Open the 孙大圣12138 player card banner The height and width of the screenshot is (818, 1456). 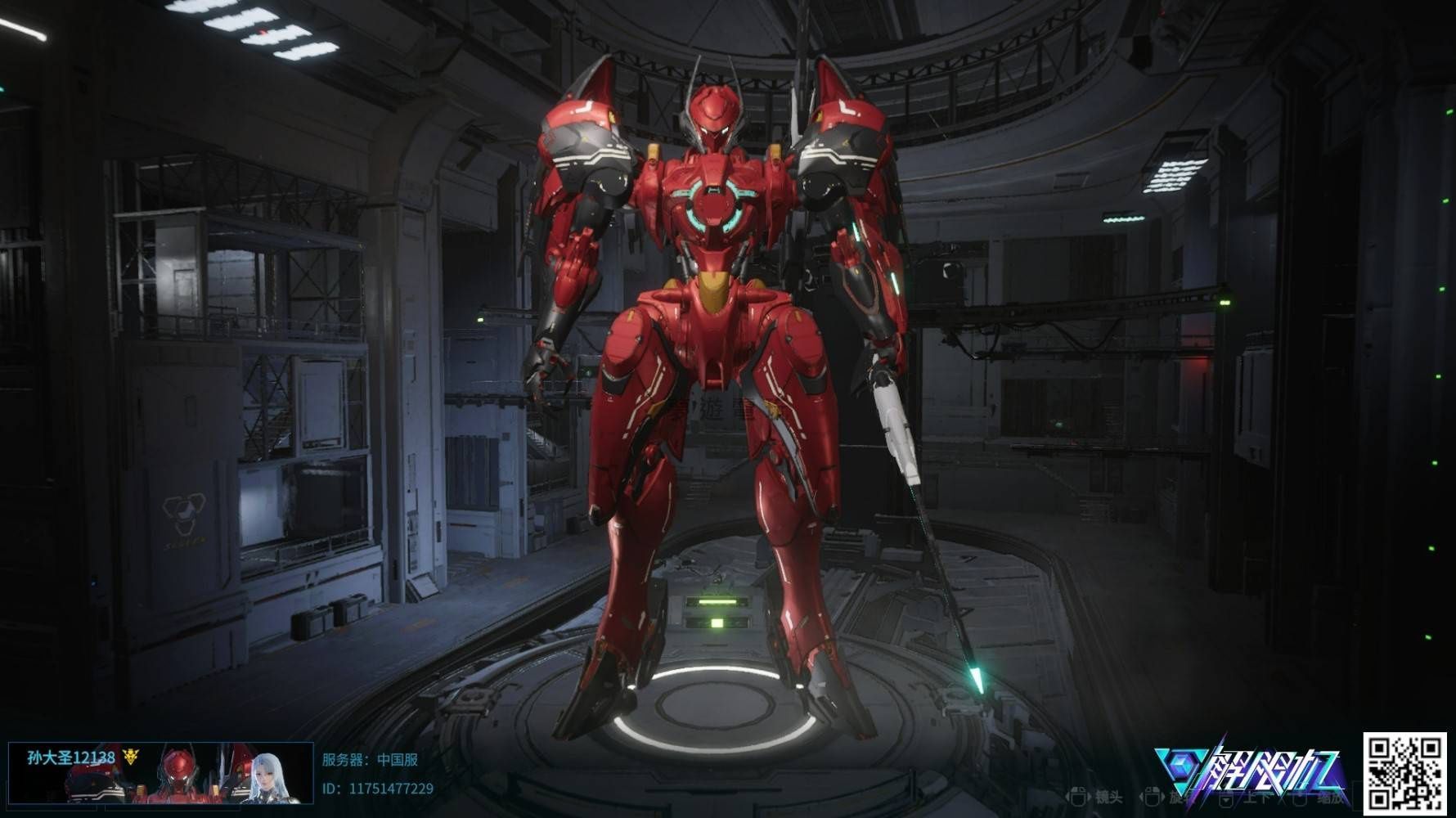[160, 773]
